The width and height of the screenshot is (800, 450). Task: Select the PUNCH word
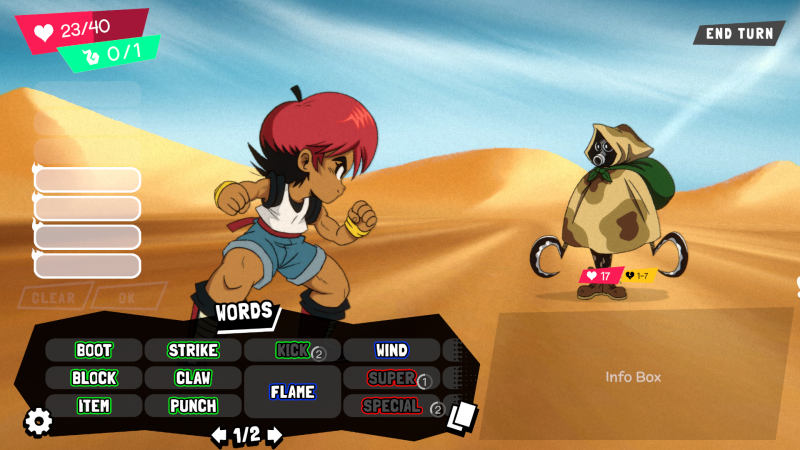pyautogui.click(x=193, y=406)
